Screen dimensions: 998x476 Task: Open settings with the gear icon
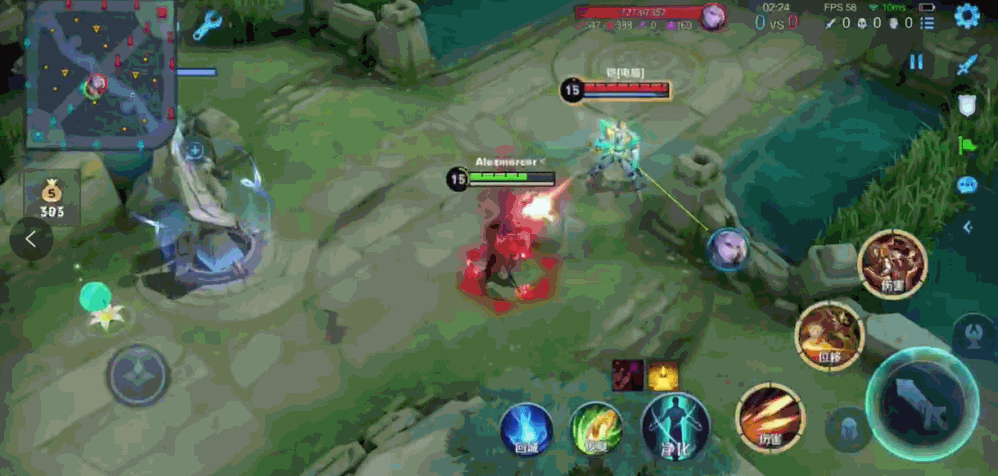[x=966, y=17]
